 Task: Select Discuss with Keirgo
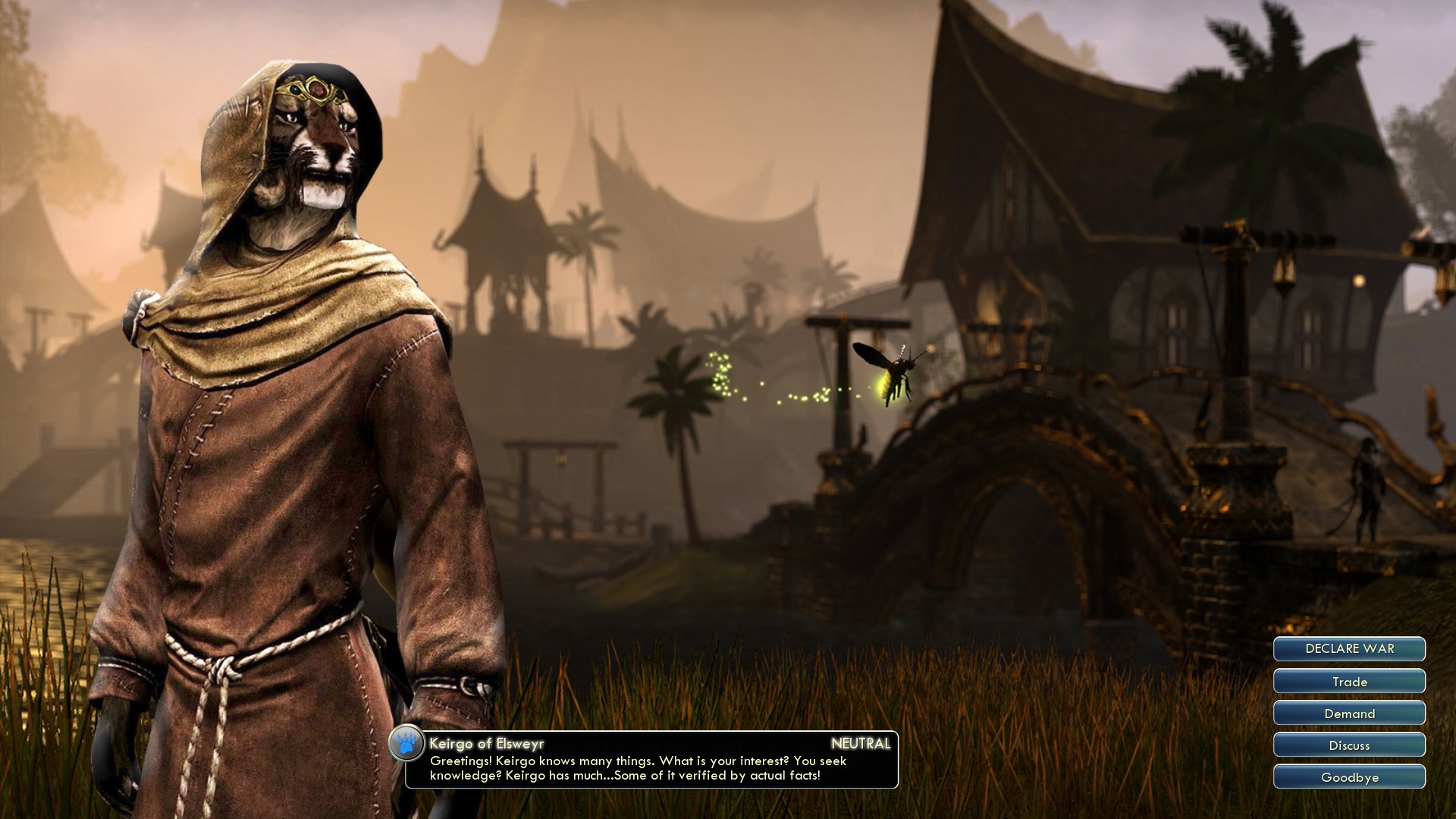1349,745
